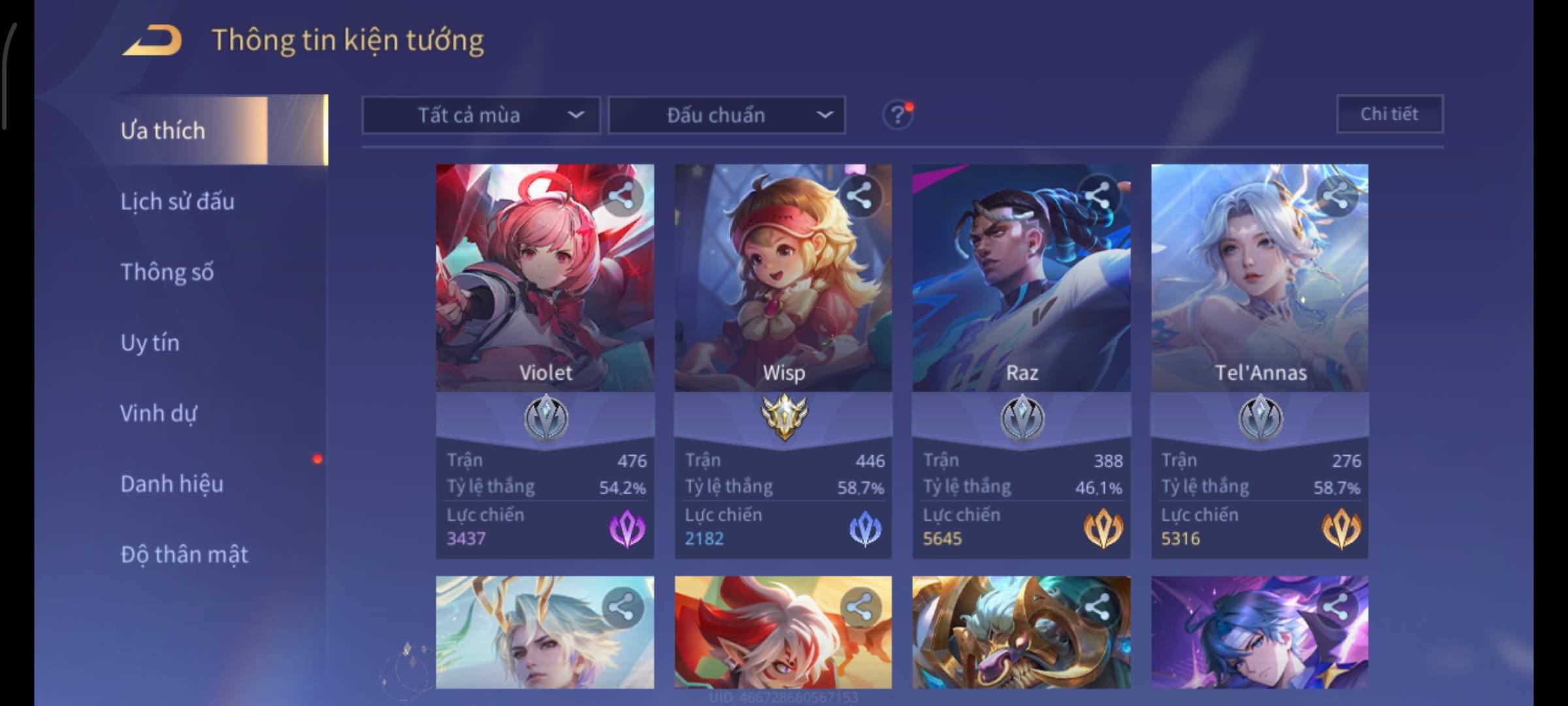The image size is (1568, 706).
Task: Open the Lịch sử đấu tab
Action: click(x=177, y=201)
